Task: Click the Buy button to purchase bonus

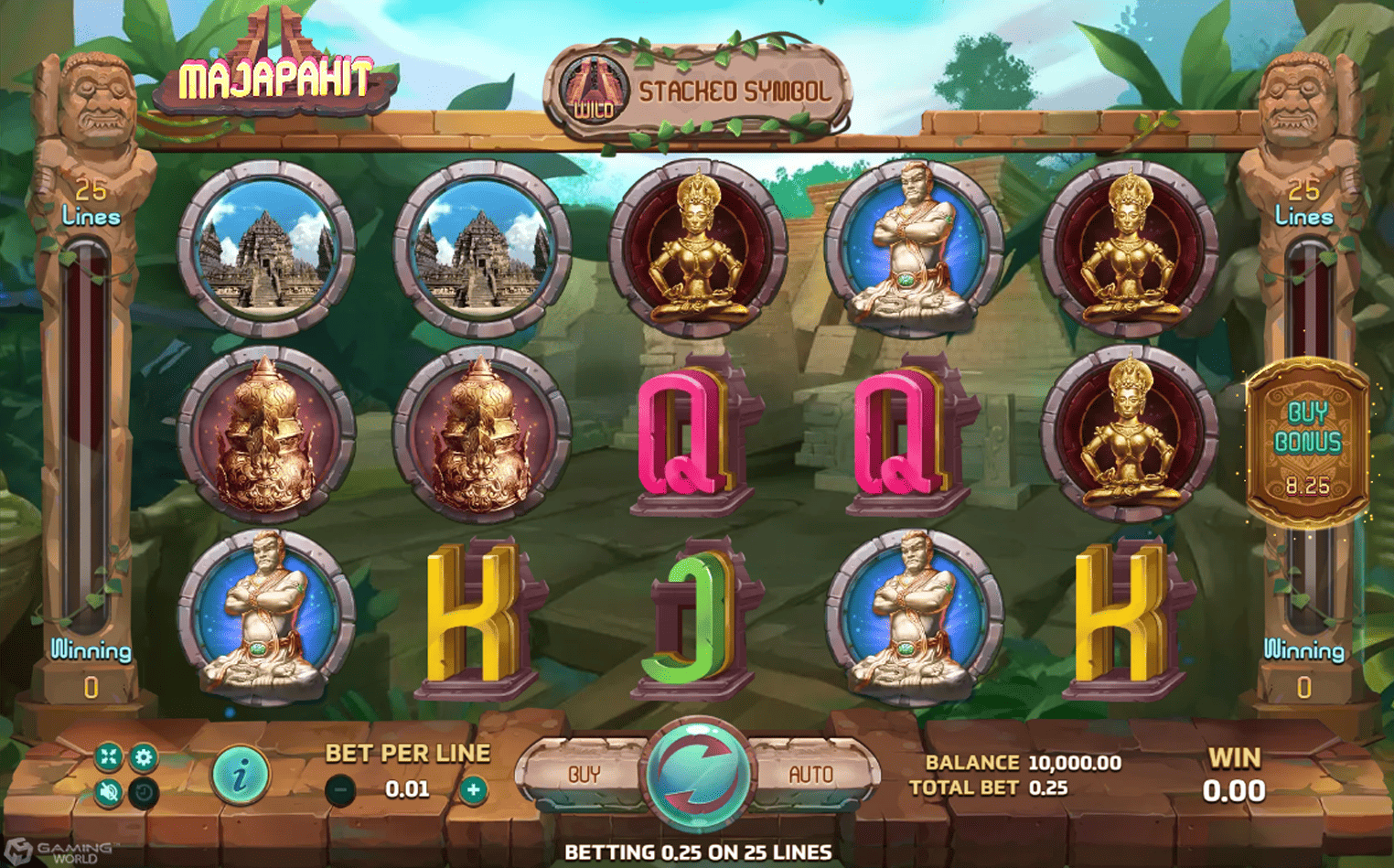Action: click(x=583, y=773)
